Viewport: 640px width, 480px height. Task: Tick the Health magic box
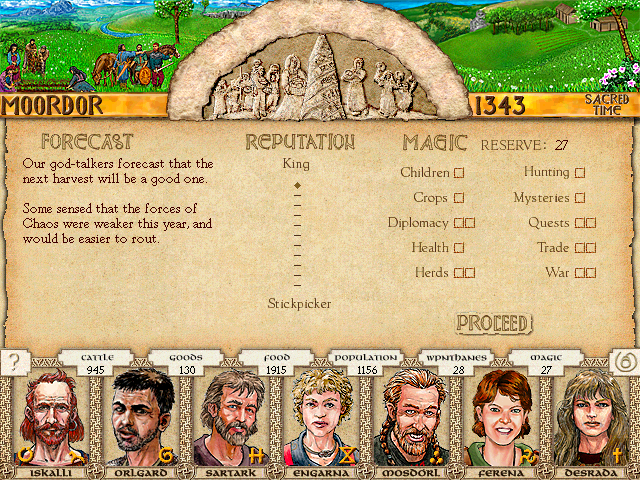click(459, 248)
